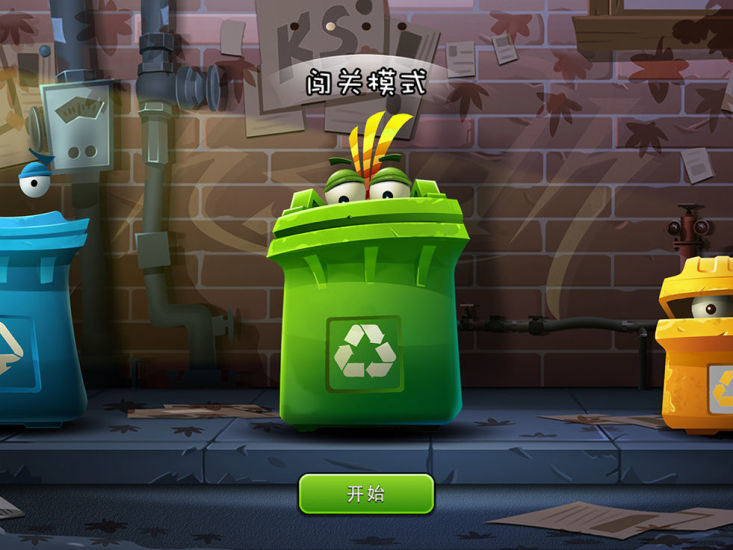The height and width of the screenshot is (550, 733).
Task: Select the green recycling bin mode
Action: tap(366, 310)
